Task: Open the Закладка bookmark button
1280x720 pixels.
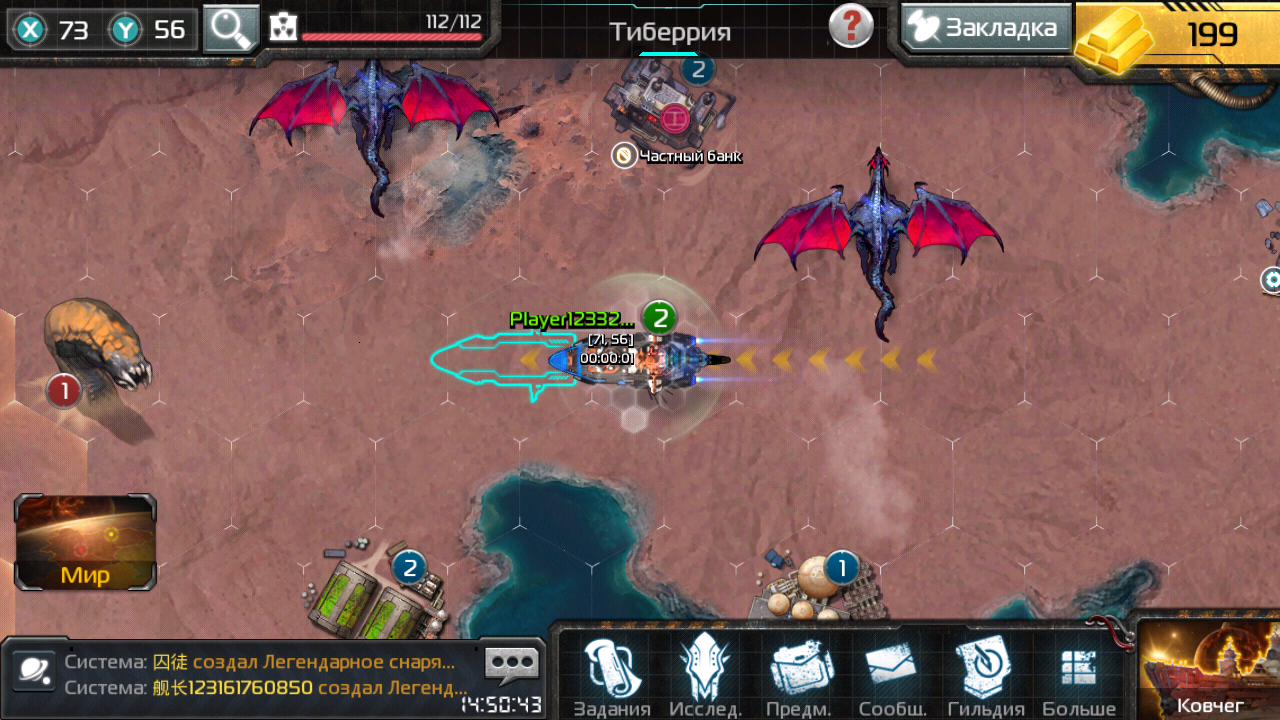Action: tap(985, 28)
